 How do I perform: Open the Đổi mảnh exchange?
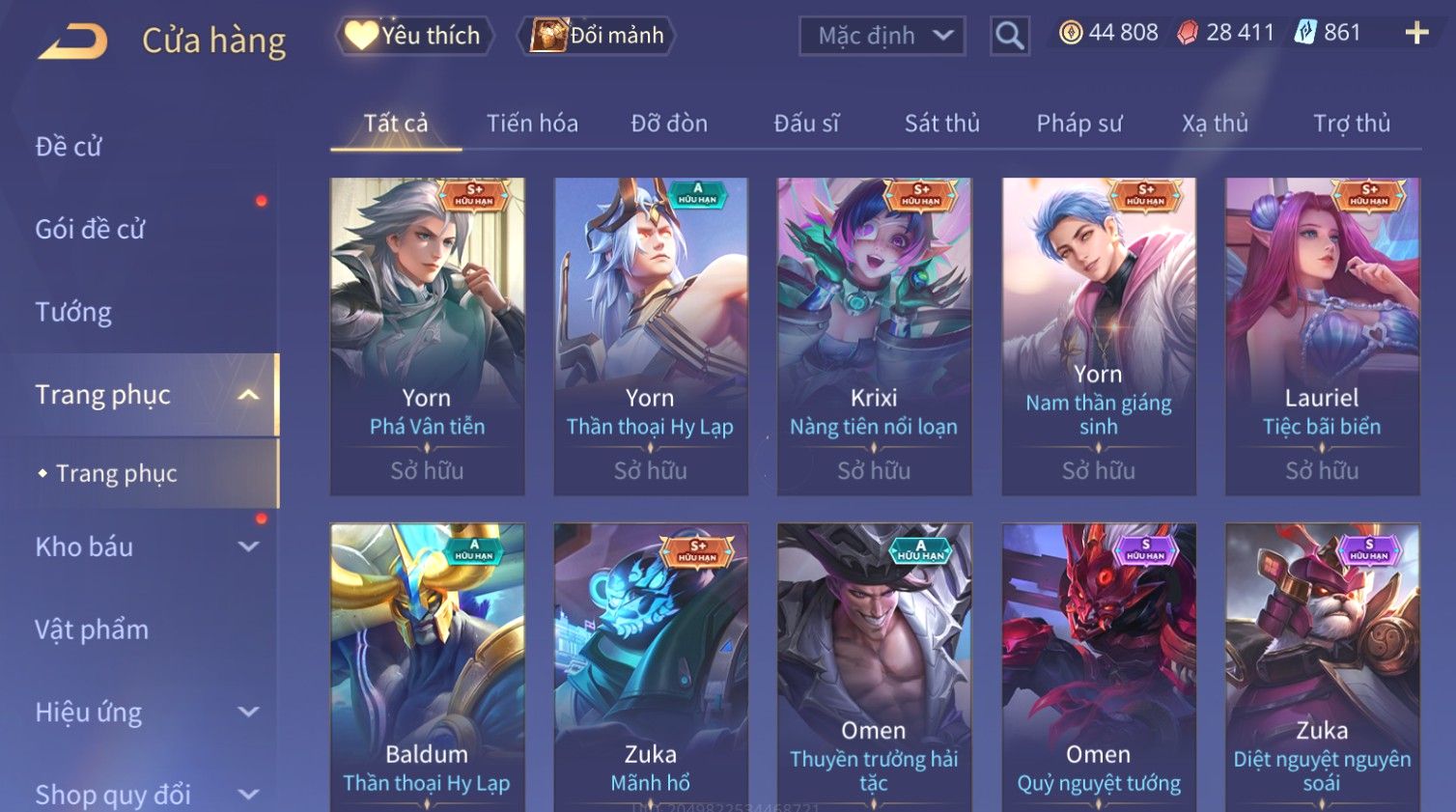(x=598, y=36)
